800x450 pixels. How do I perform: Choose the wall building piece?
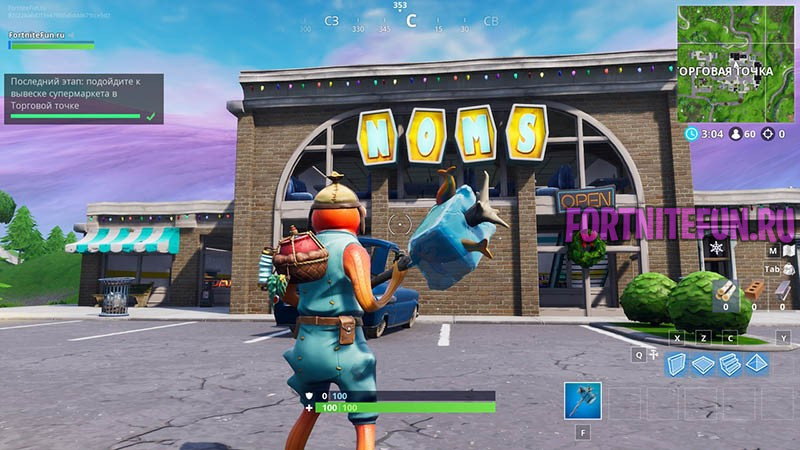click(x=678, y=364)
